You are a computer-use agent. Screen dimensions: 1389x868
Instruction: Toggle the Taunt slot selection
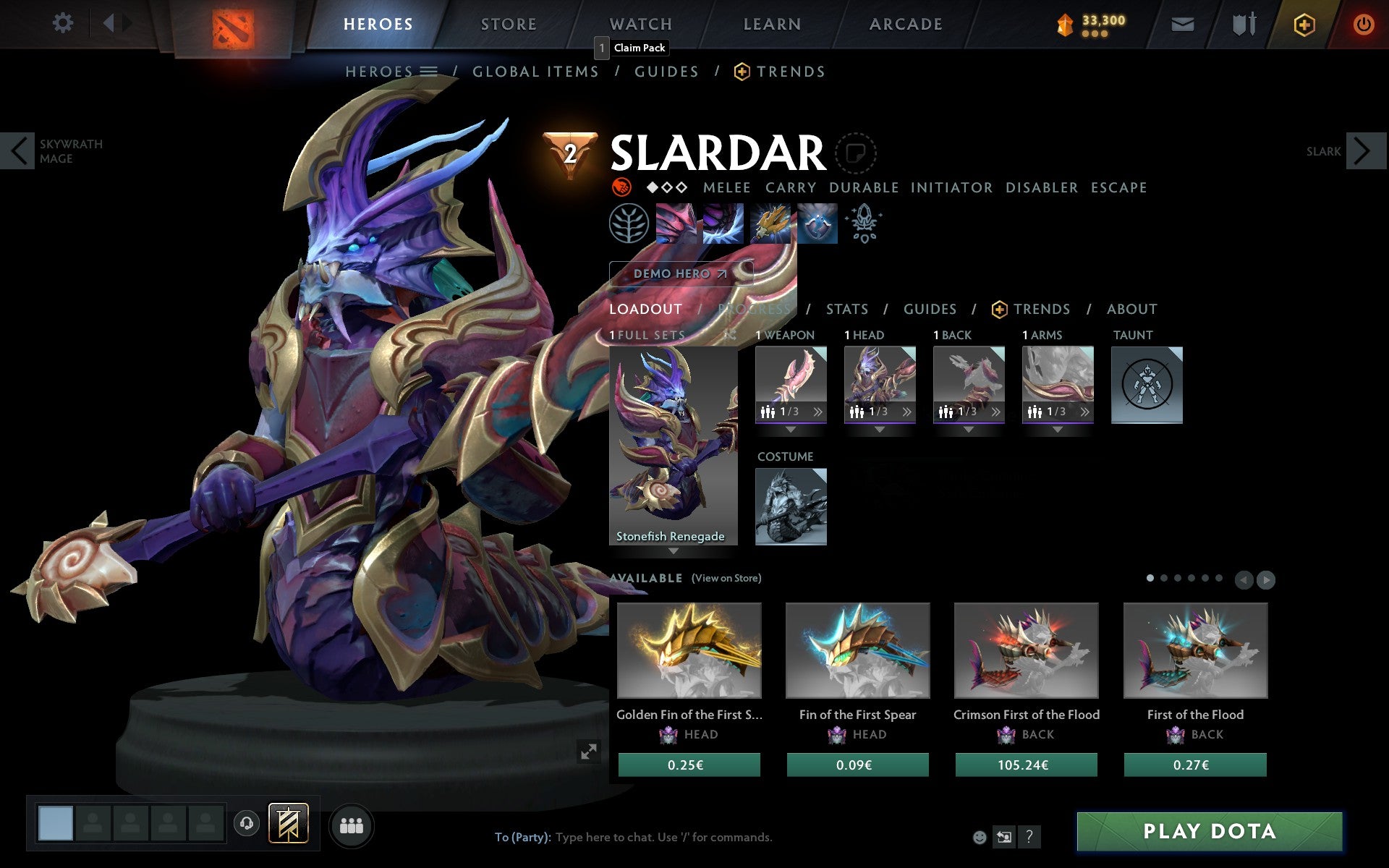tap(1147, 385)
